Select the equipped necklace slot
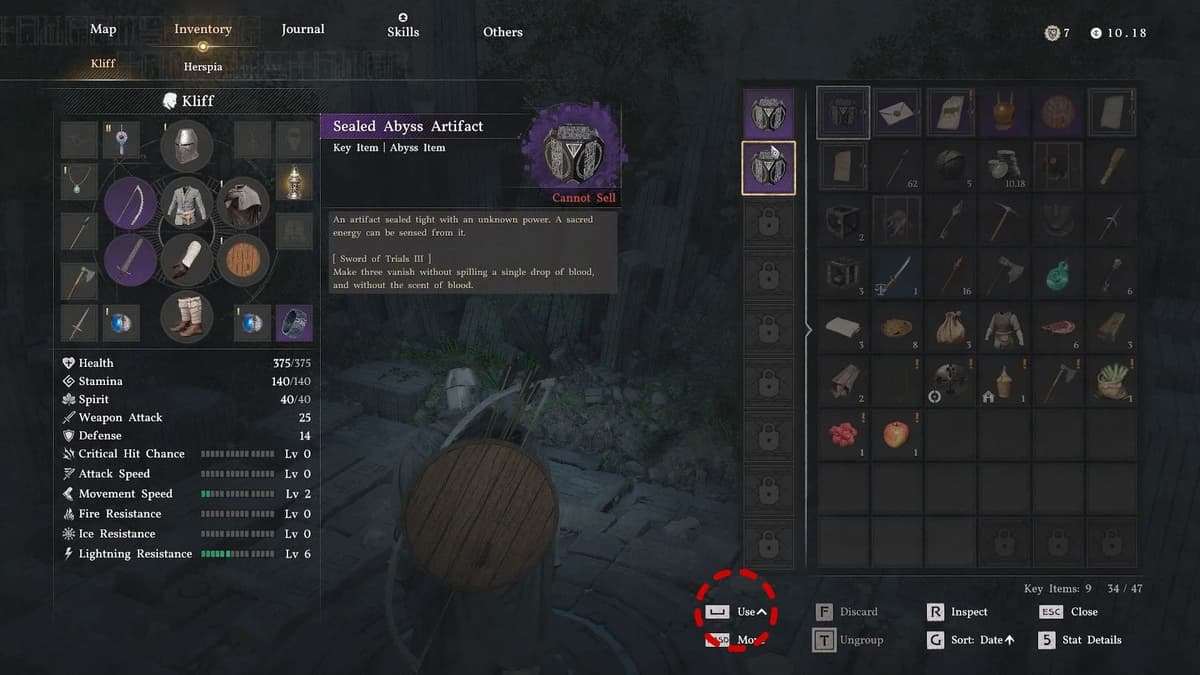Screen dimensions: 1200x675 click(x=79, y=183)
